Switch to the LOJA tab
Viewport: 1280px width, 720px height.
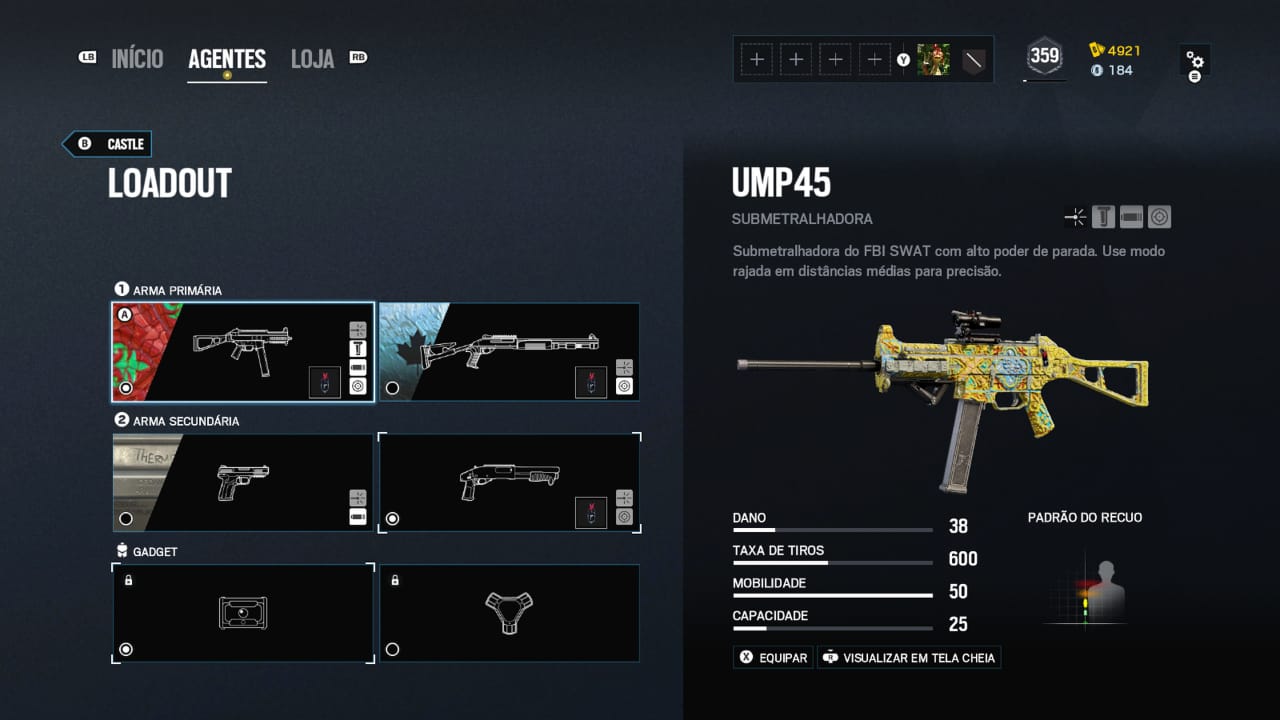pos(311,58)
